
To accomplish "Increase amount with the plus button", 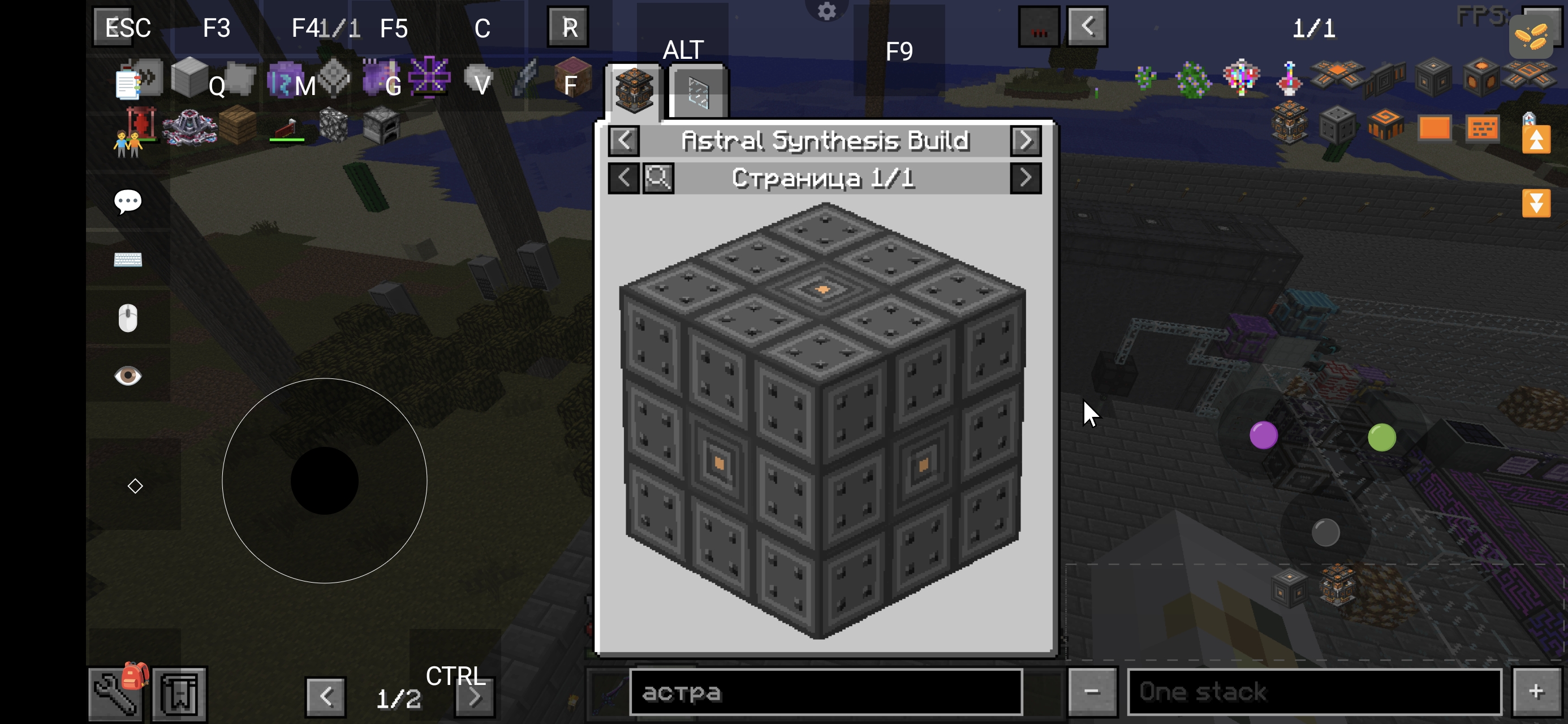I will 1536,692.
